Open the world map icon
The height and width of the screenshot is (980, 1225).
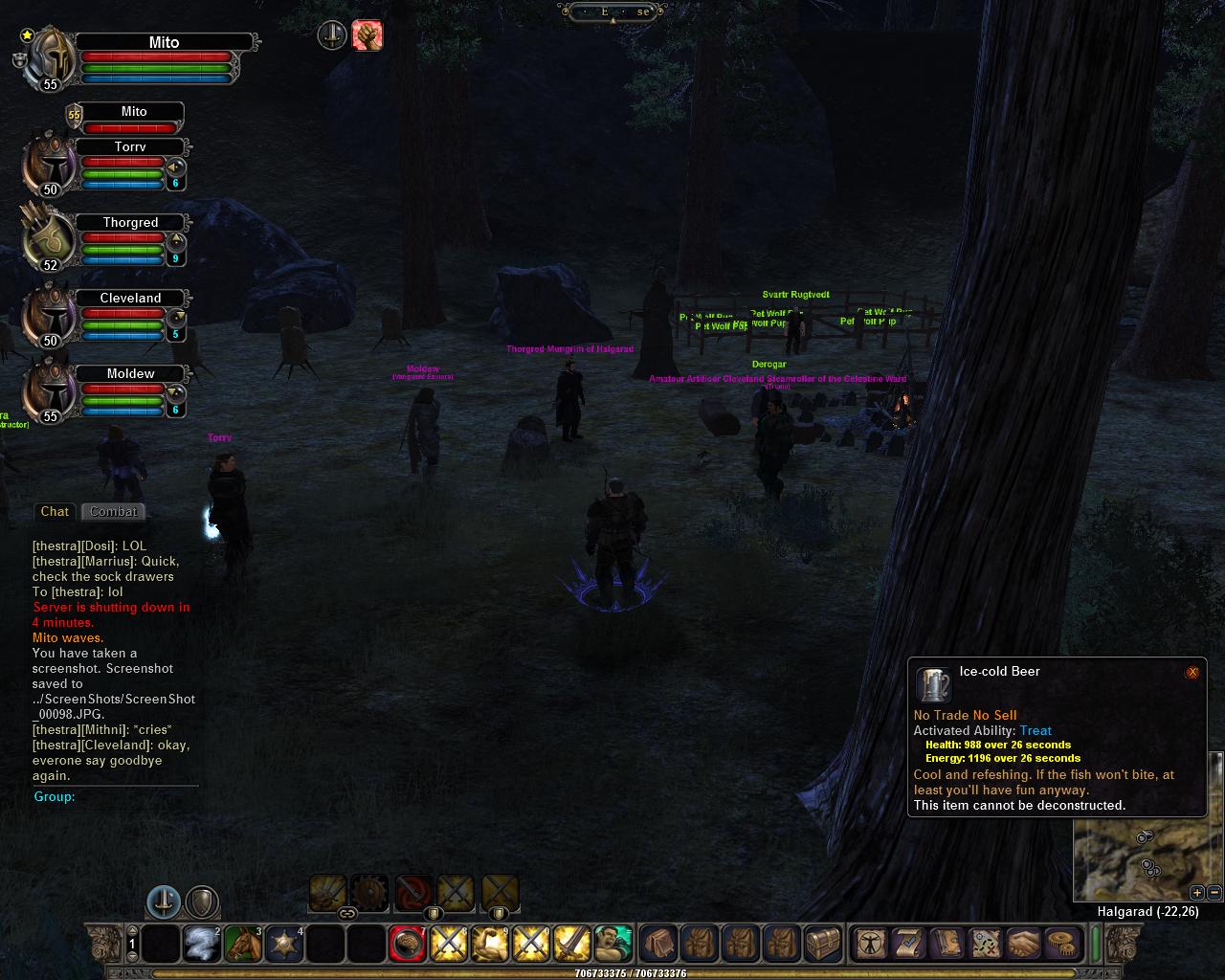coord(984,945)
